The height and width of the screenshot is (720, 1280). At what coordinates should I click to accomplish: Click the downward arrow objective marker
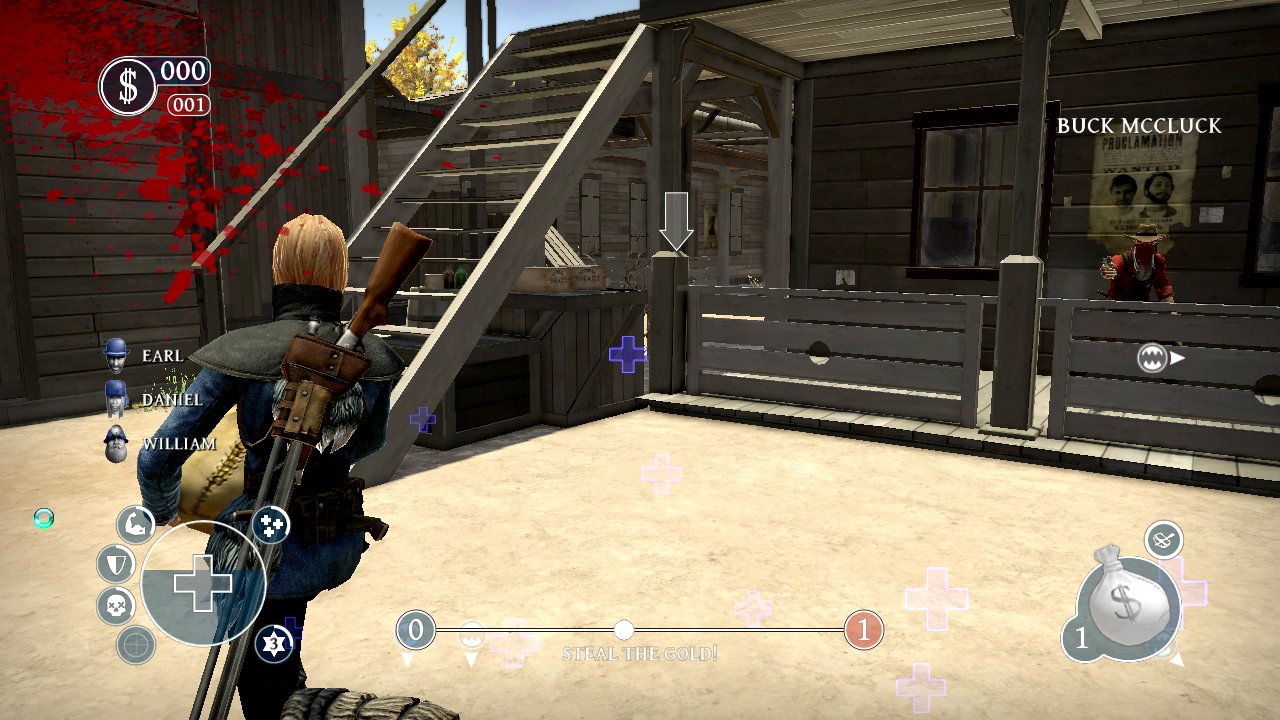click(676, 221)
